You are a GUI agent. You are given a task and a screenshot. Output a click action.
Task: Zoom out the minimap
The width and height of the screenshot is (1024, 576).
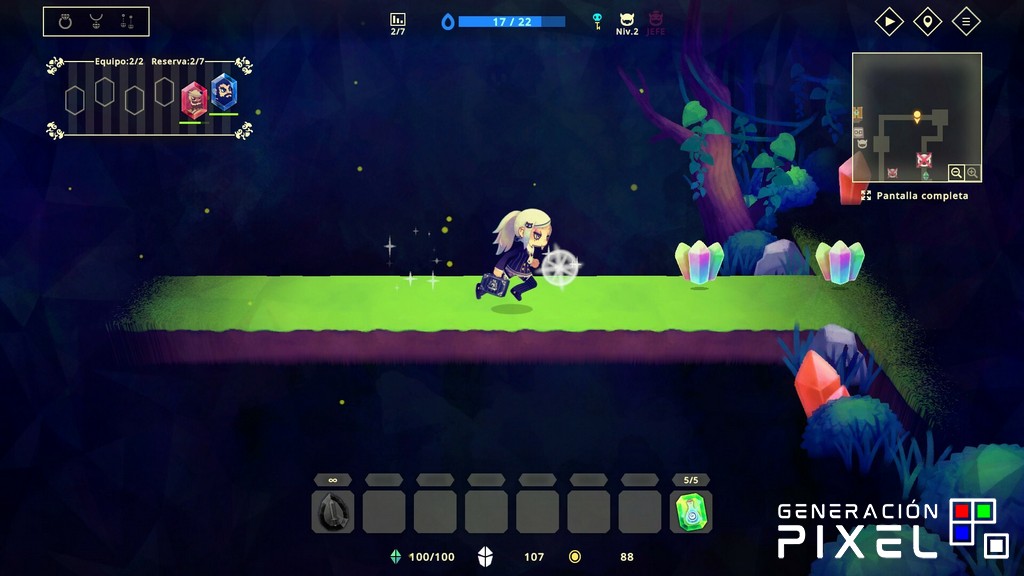957,173
